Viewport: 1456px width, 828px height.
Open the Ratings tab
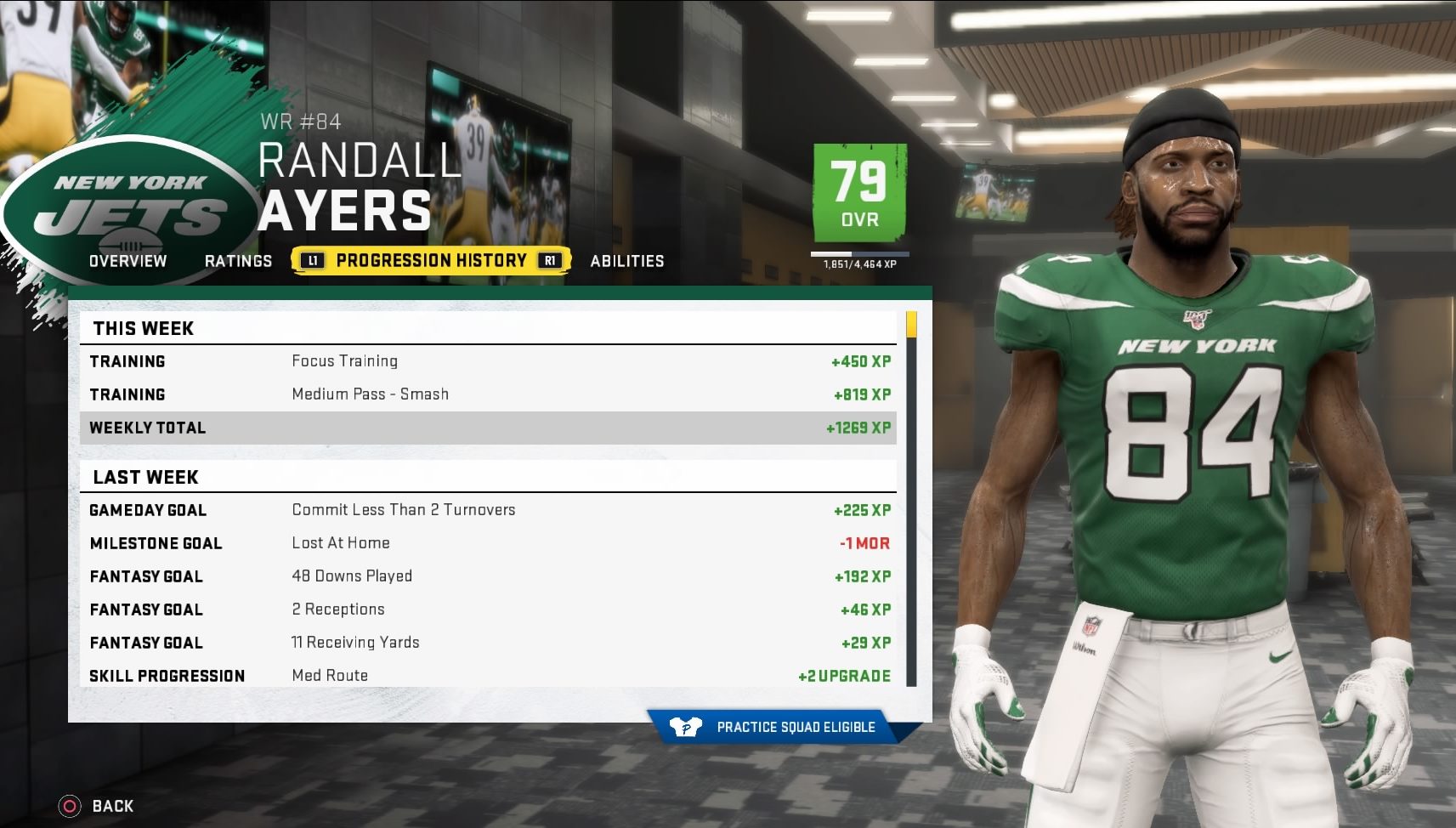point(238,261)
